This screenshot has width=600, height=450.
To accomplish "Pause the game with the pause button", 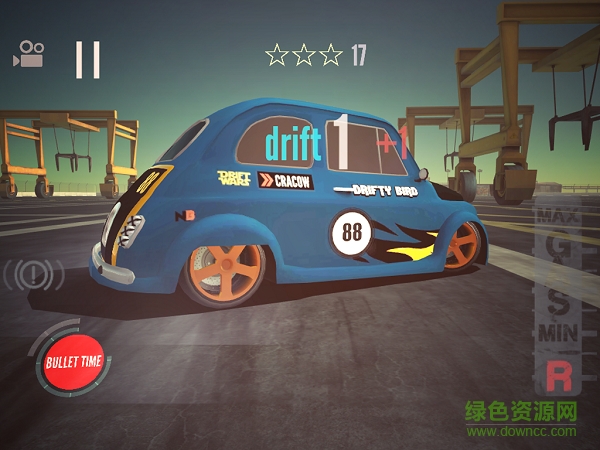I will (x=88, y=59).
